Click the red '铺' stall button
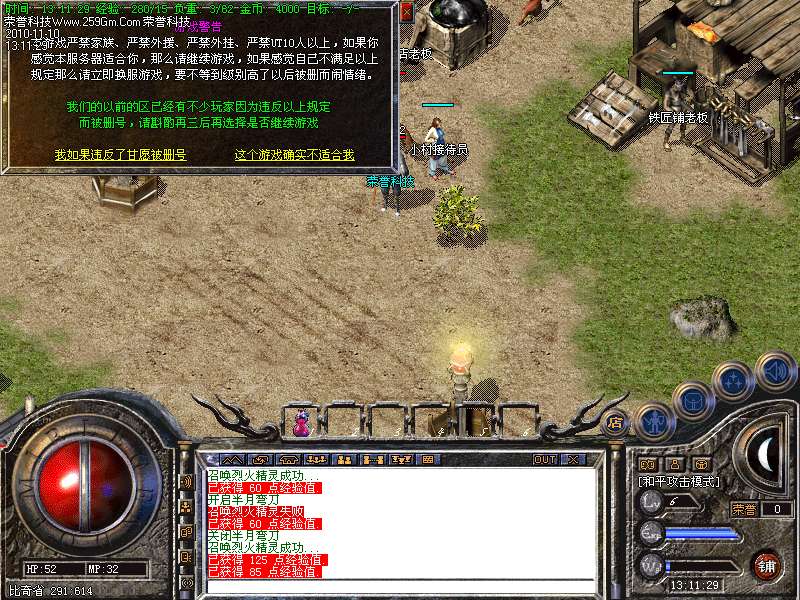The width and height of the screenshot is (800, 600). pos(765,565)
